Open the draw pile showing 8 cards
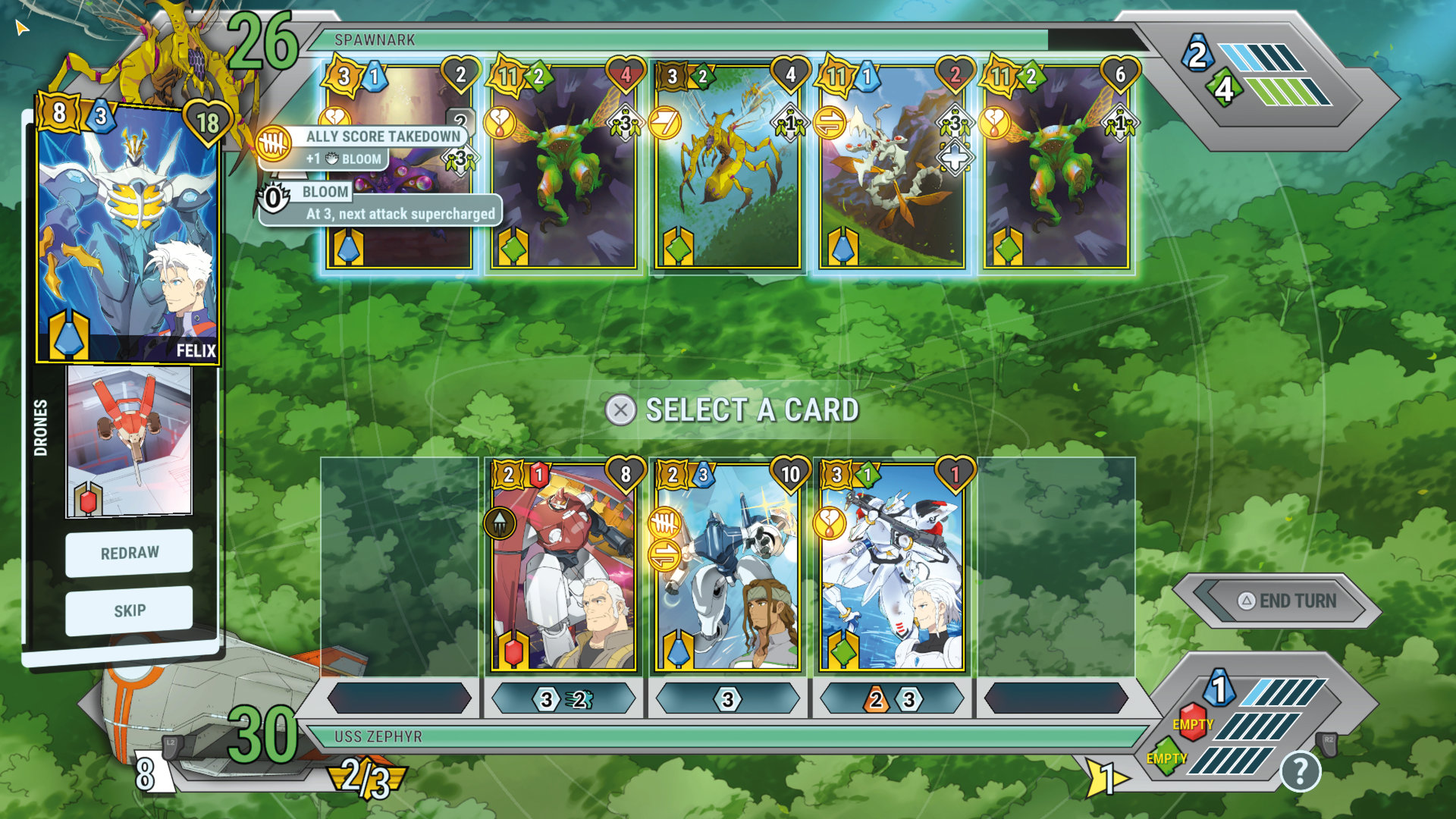1456x819 pixels. point(146,773)
